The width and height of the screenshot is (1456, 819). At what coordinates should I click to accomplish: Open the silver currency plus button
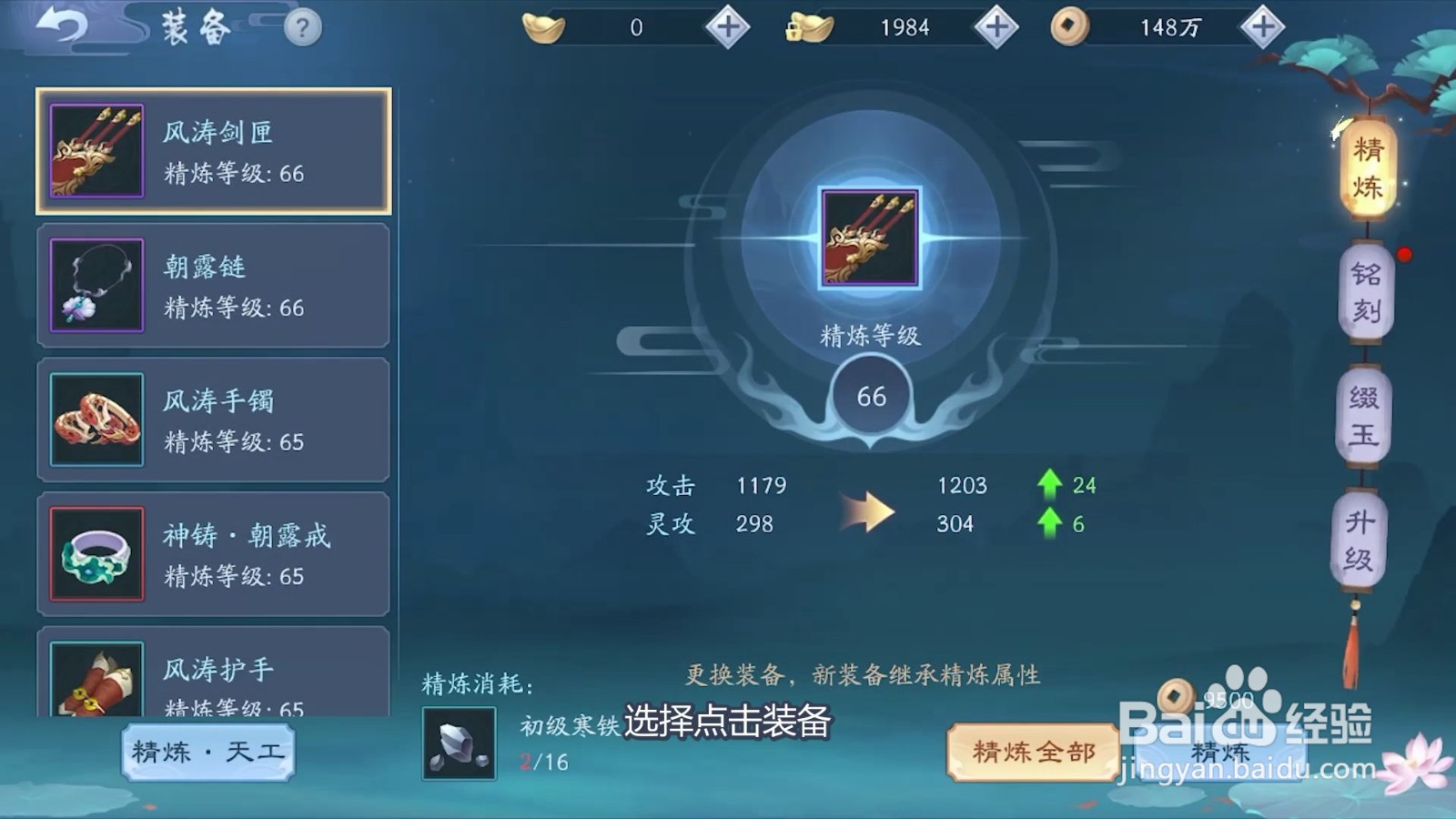point(995,26)
